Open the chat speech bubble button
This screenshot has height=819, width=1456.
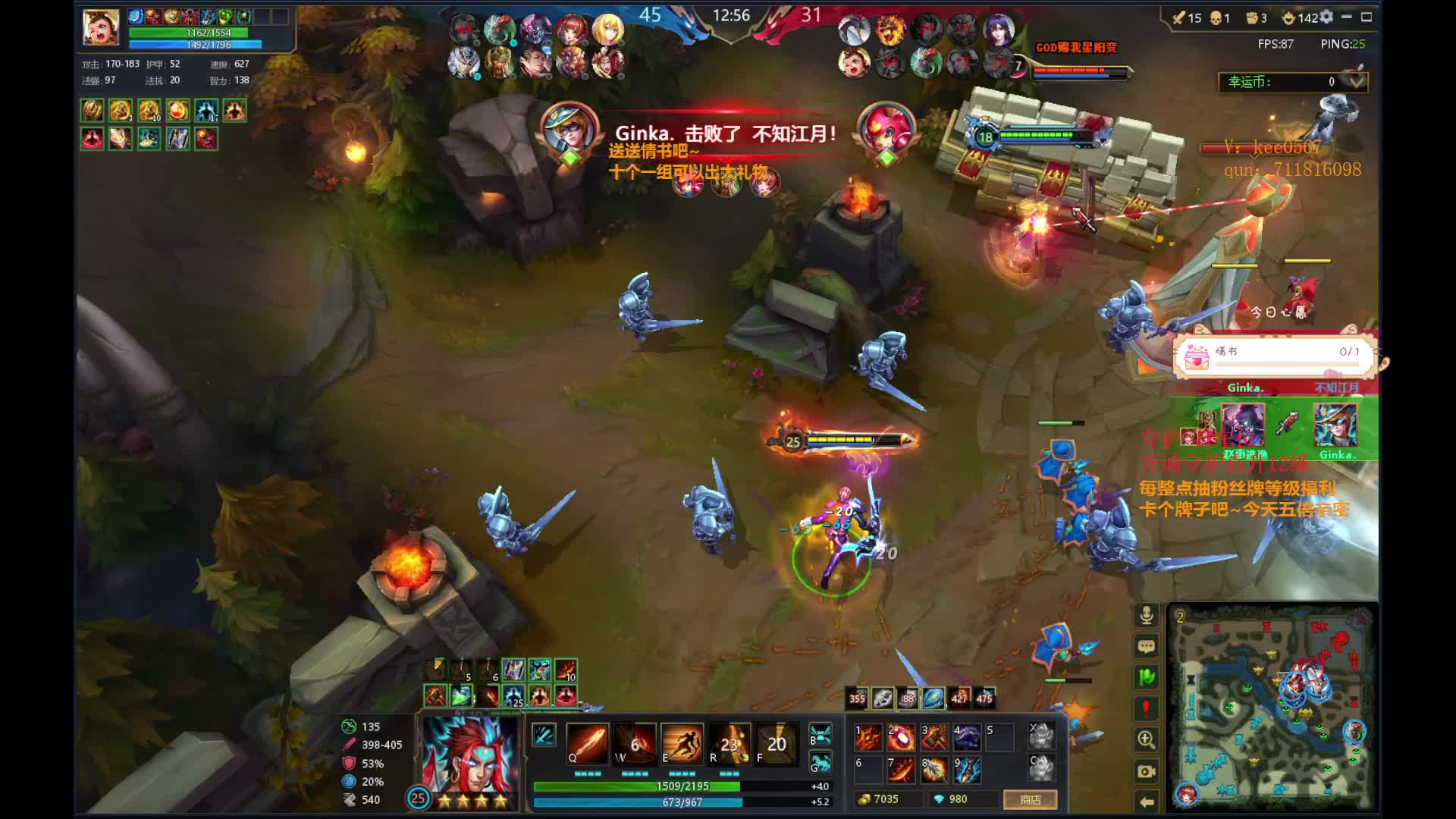[x=1146, y=646]
